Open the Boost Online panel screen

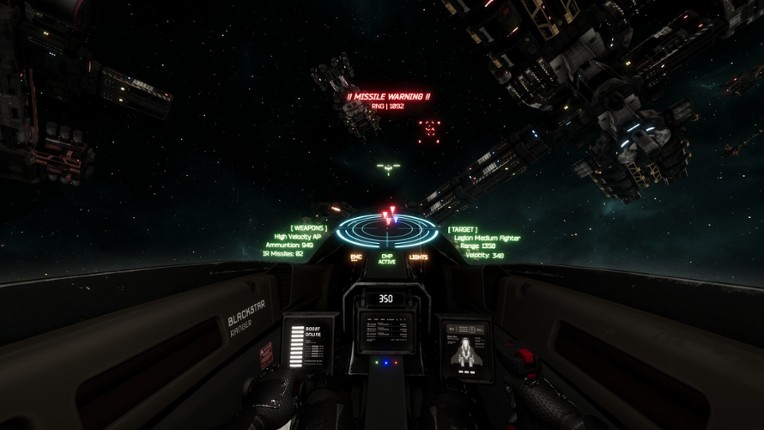tap(305, 345)
